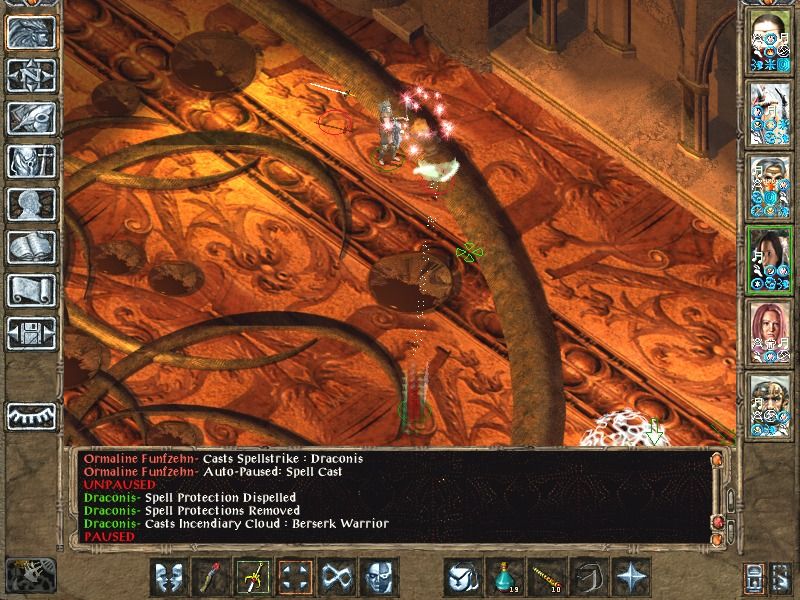Open special abilities (four-pointed star icon)
800x600 pixels.
[631, 577]
